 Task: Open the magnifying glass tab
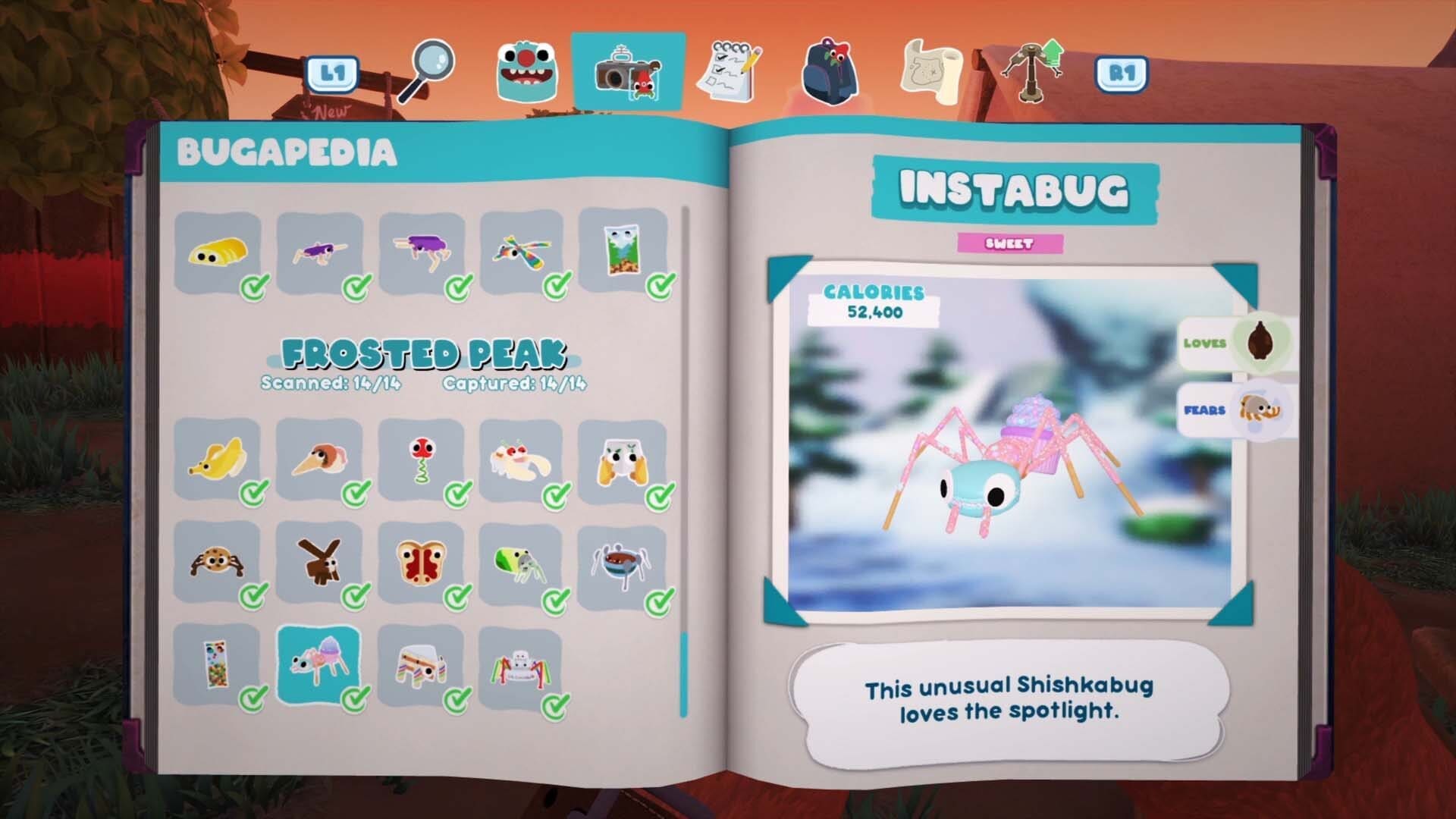coord(426,71)
